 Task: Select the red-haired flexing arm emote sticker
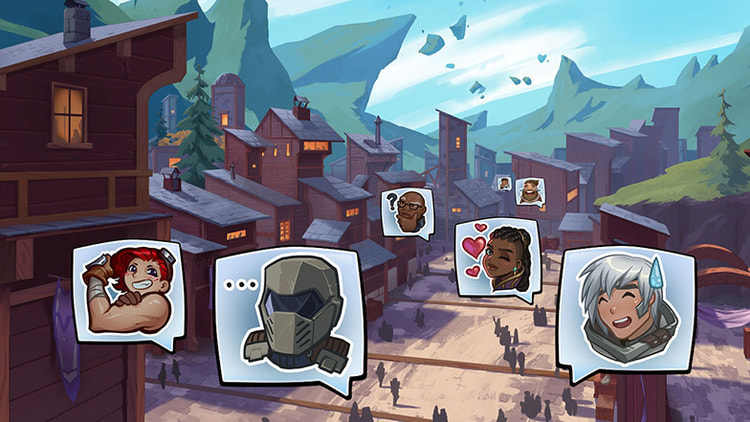127,292
